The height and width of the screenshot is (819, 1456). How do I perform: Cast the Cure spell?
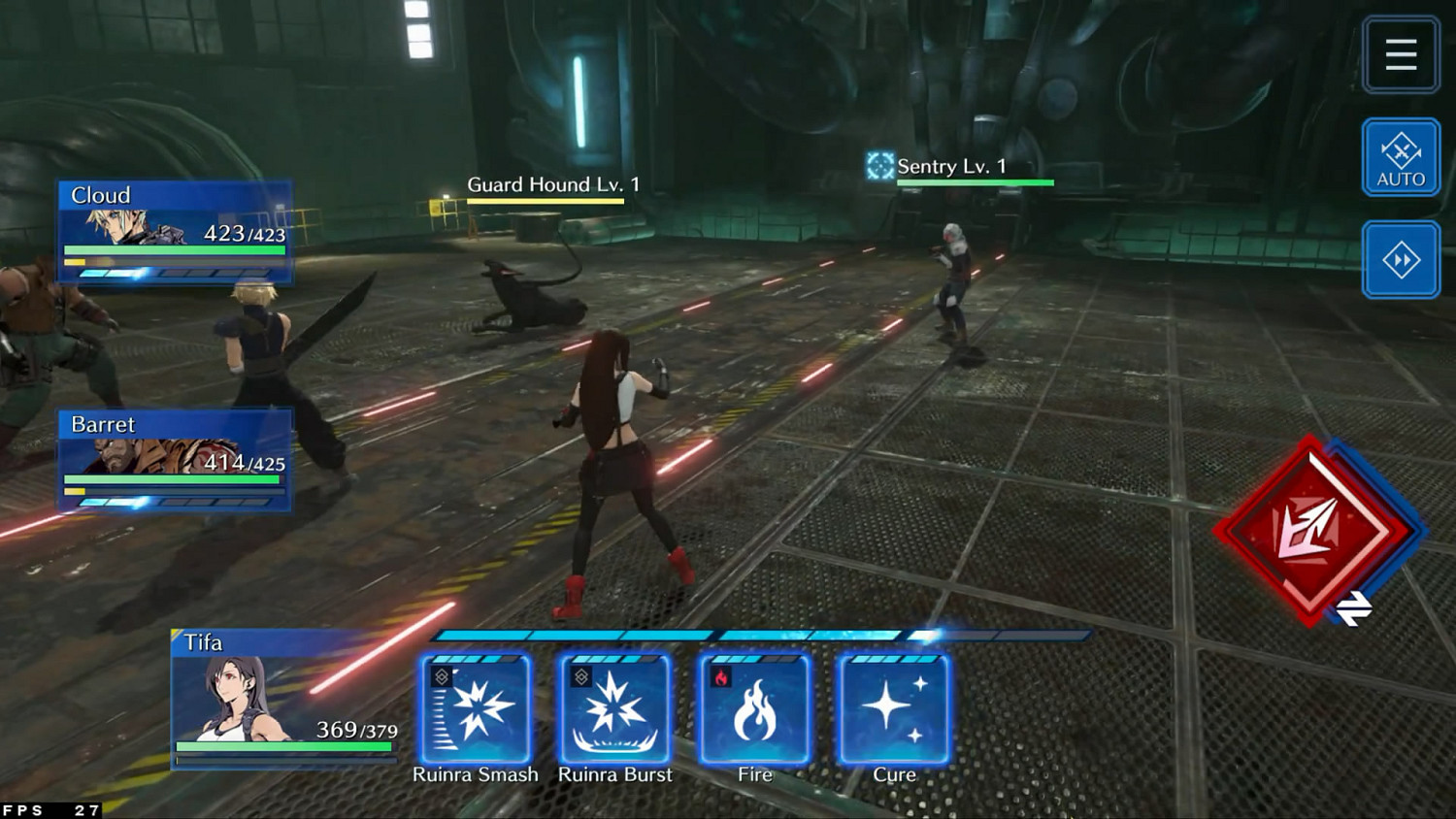pos(894,709)
